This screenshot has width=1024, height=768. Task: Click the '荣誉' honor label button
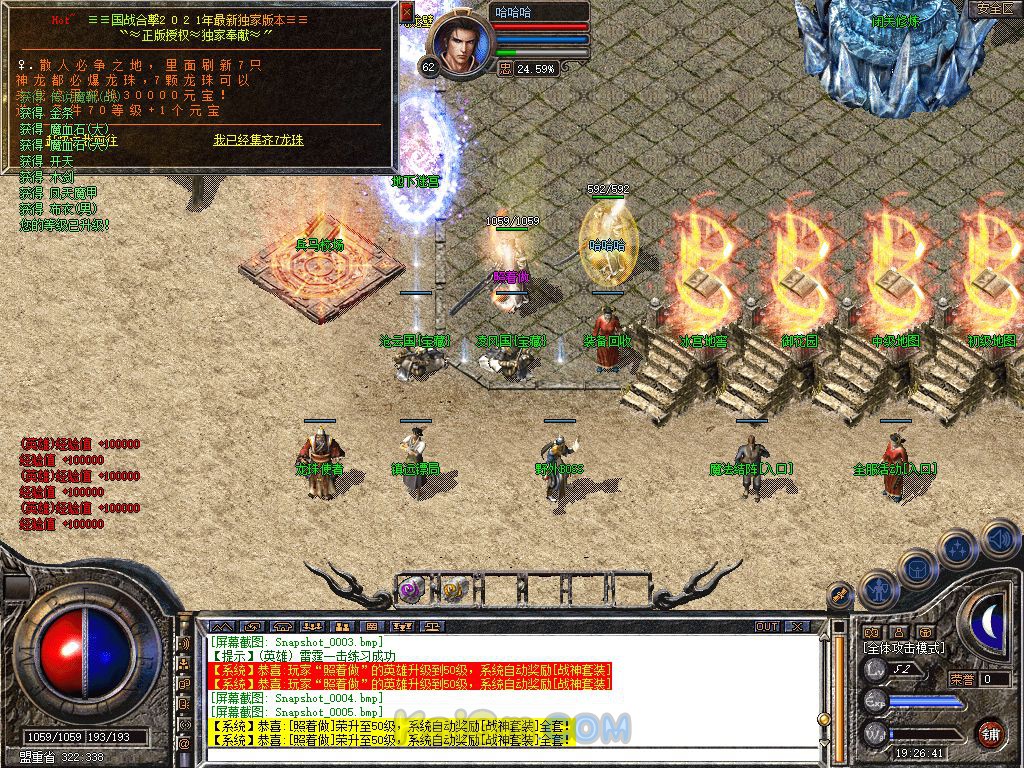(x=962, y=679)
